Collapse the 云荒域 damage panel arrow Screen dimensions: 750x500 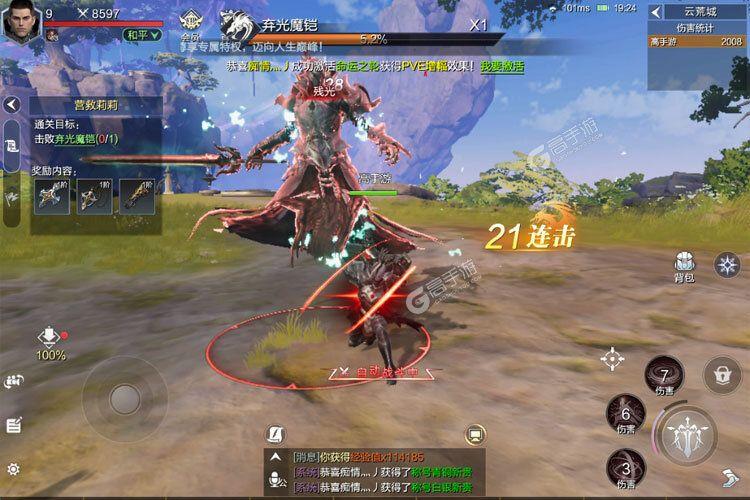(x=656, y=12)
